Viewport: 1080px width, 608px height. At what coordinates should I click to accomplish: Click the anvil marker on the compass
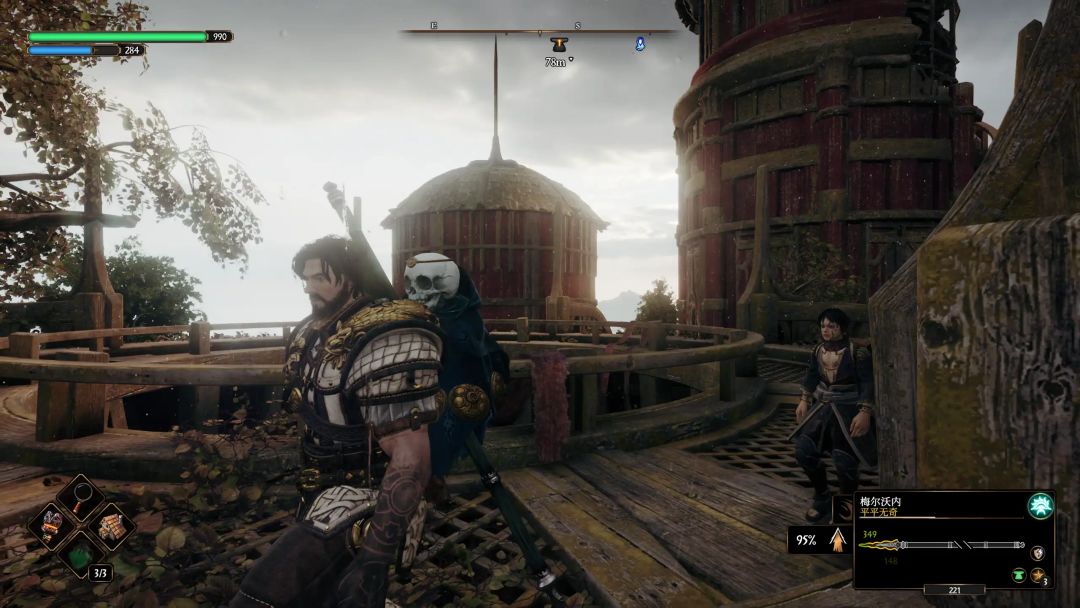pyautogui.click(x=558, y=45)
